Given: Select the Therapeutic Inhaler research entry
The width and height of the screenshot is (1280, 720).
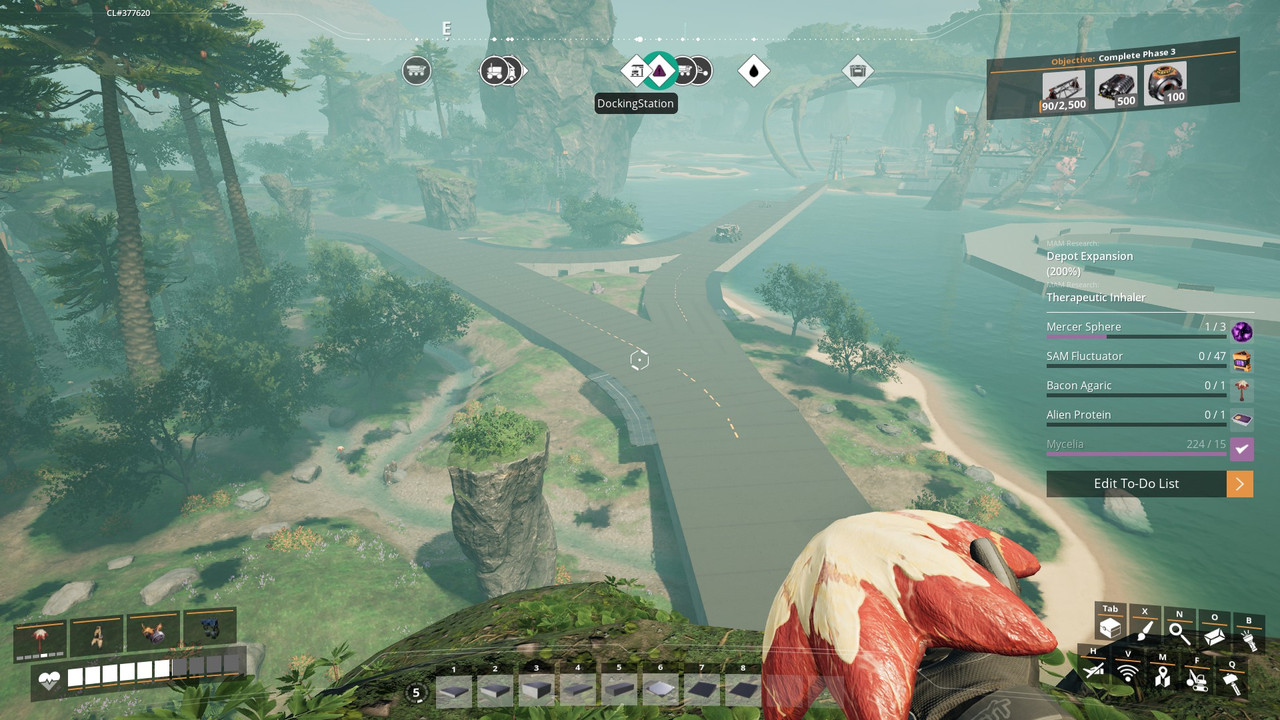Looking at the screenshot, I should click(1096, 297).
